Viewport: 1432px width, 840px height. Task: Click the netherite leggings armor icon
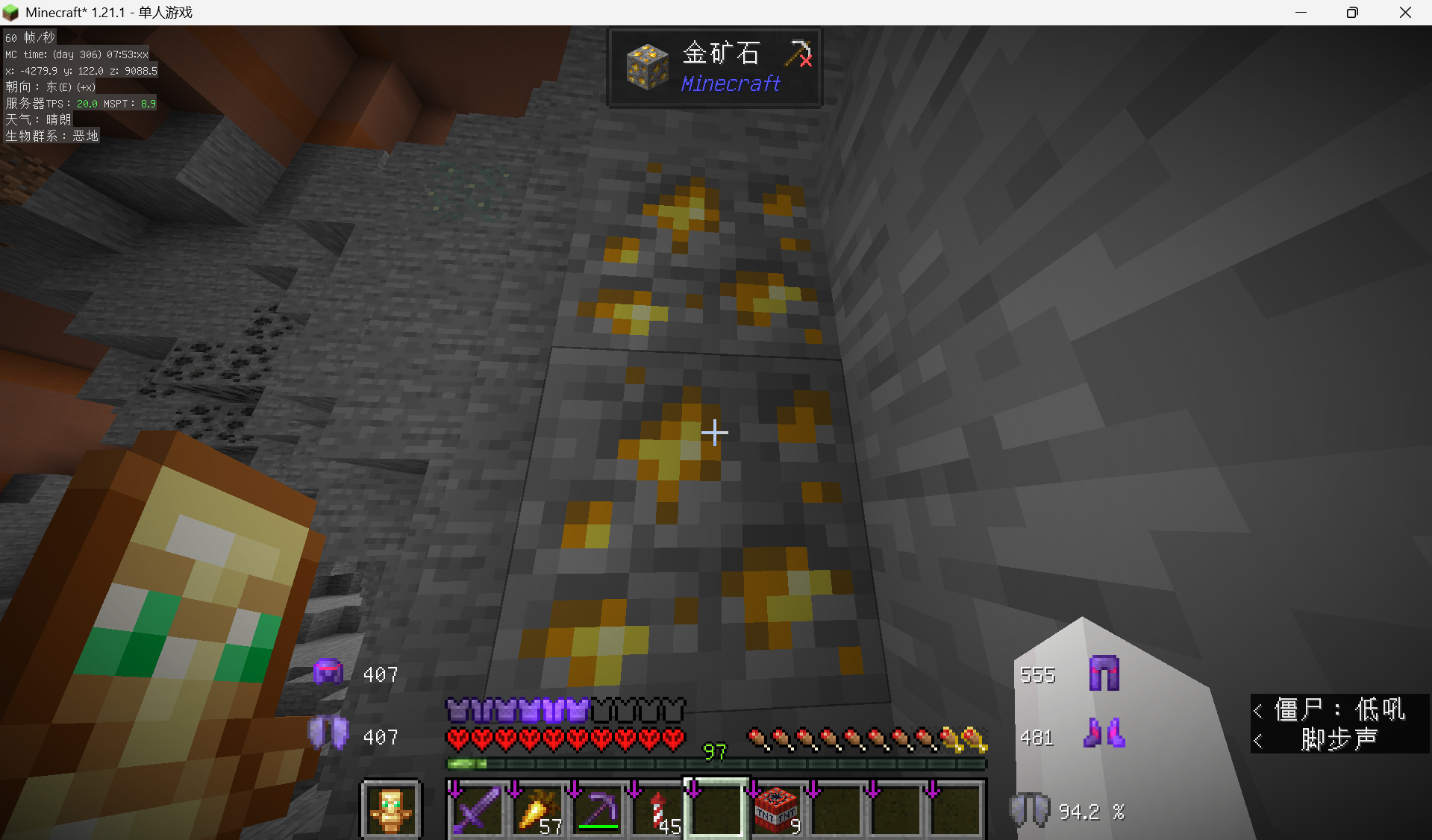[x=1104, y=674]
